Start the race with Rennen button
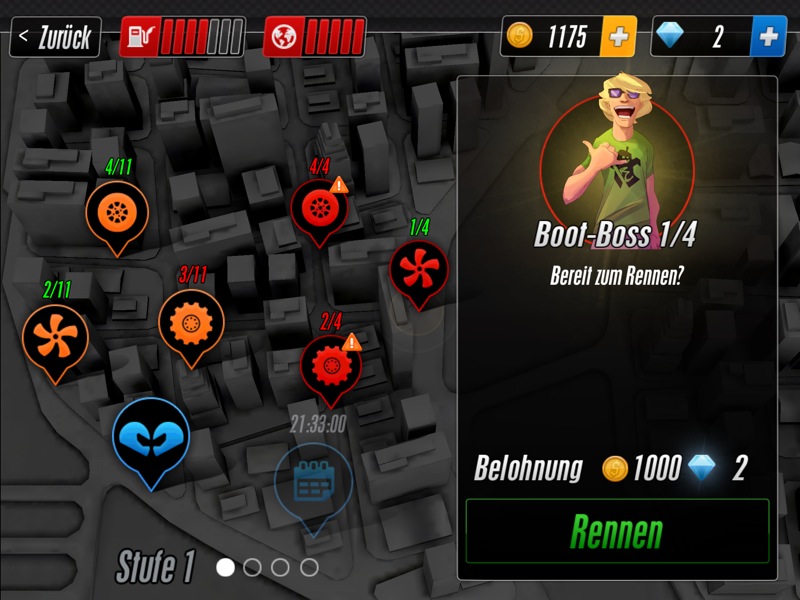The height and width of the screenshot is (600, 800). [x=617, y=531]
